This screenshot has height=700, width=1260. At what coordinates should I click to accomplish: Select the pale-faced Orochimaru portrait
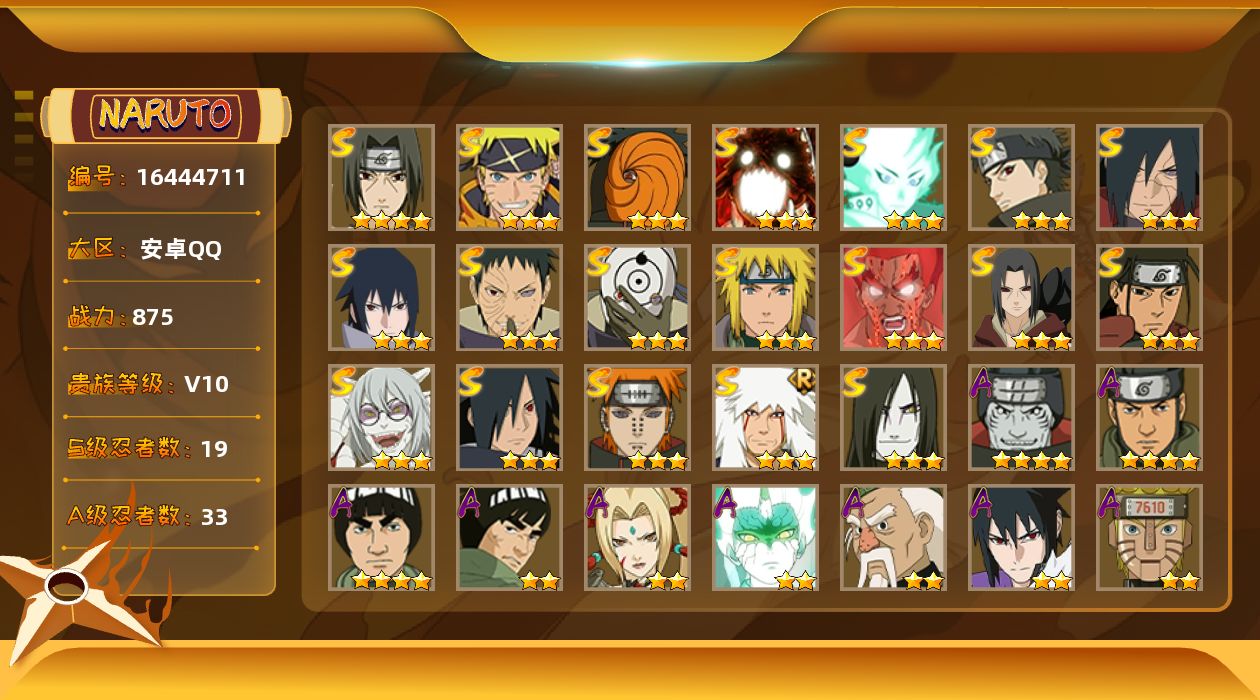(893, 417)
